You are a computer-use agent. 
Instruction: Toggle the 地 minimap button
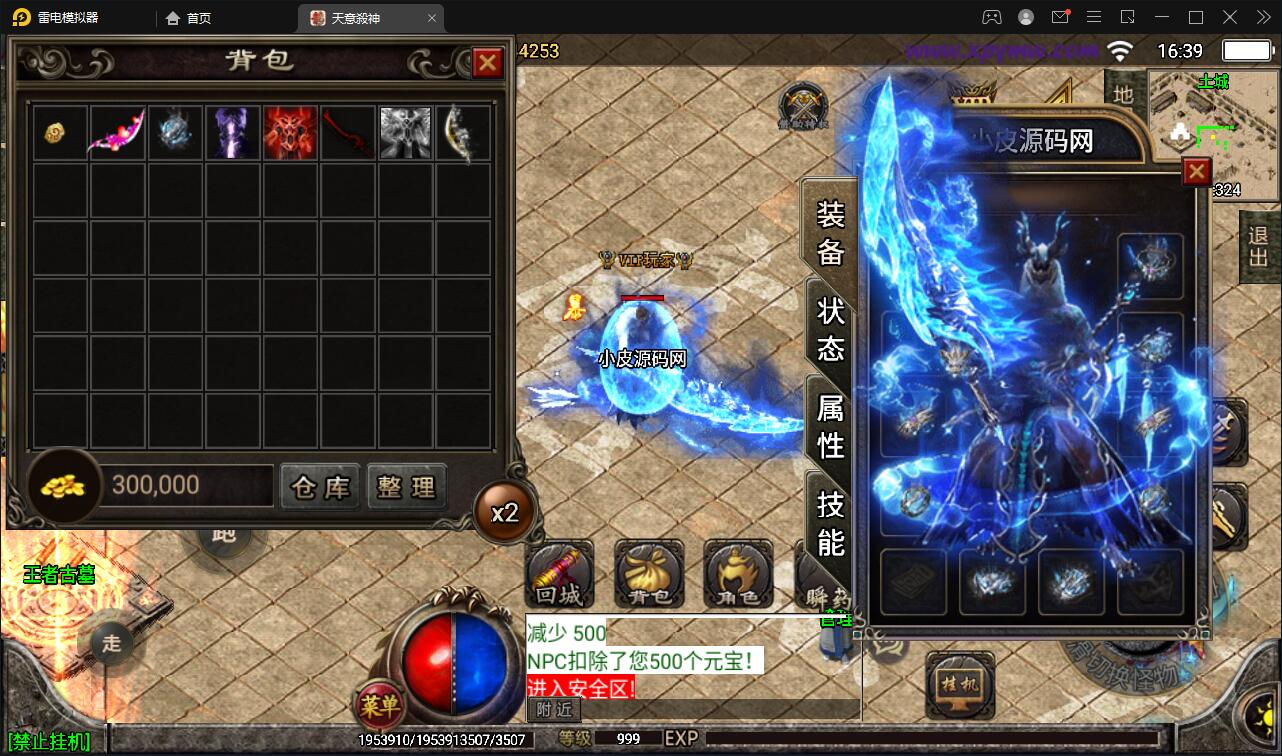click(1124, 93)
